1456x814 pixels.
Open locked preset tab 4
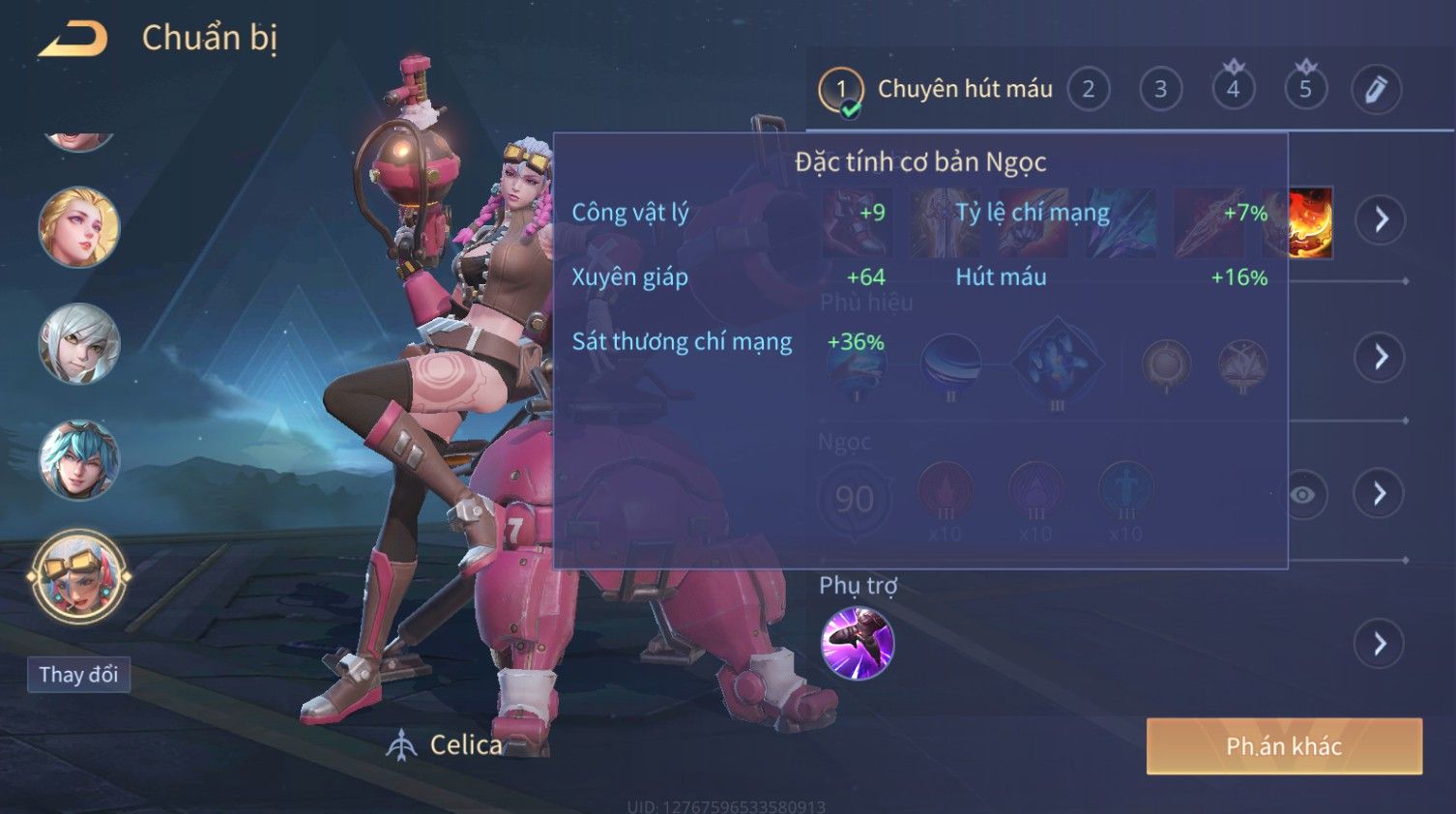[1233, 90]
